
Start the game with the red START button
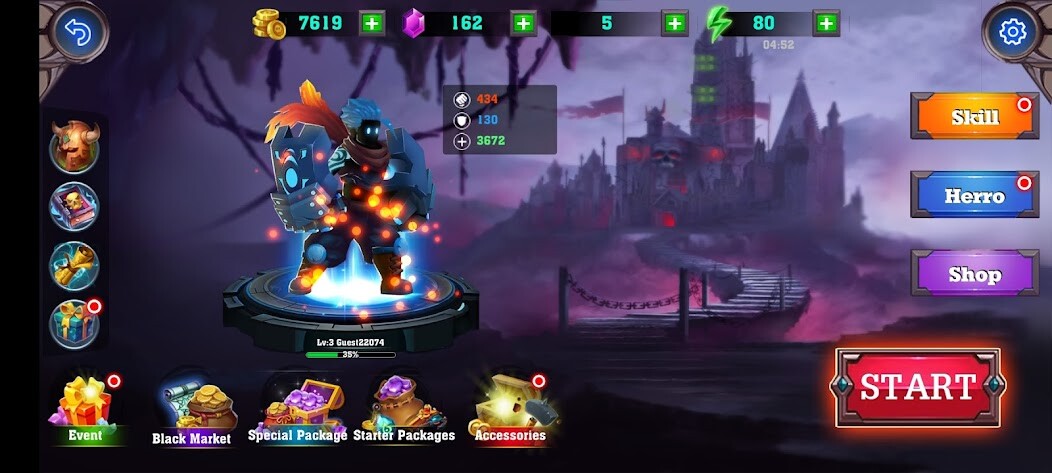917,387
